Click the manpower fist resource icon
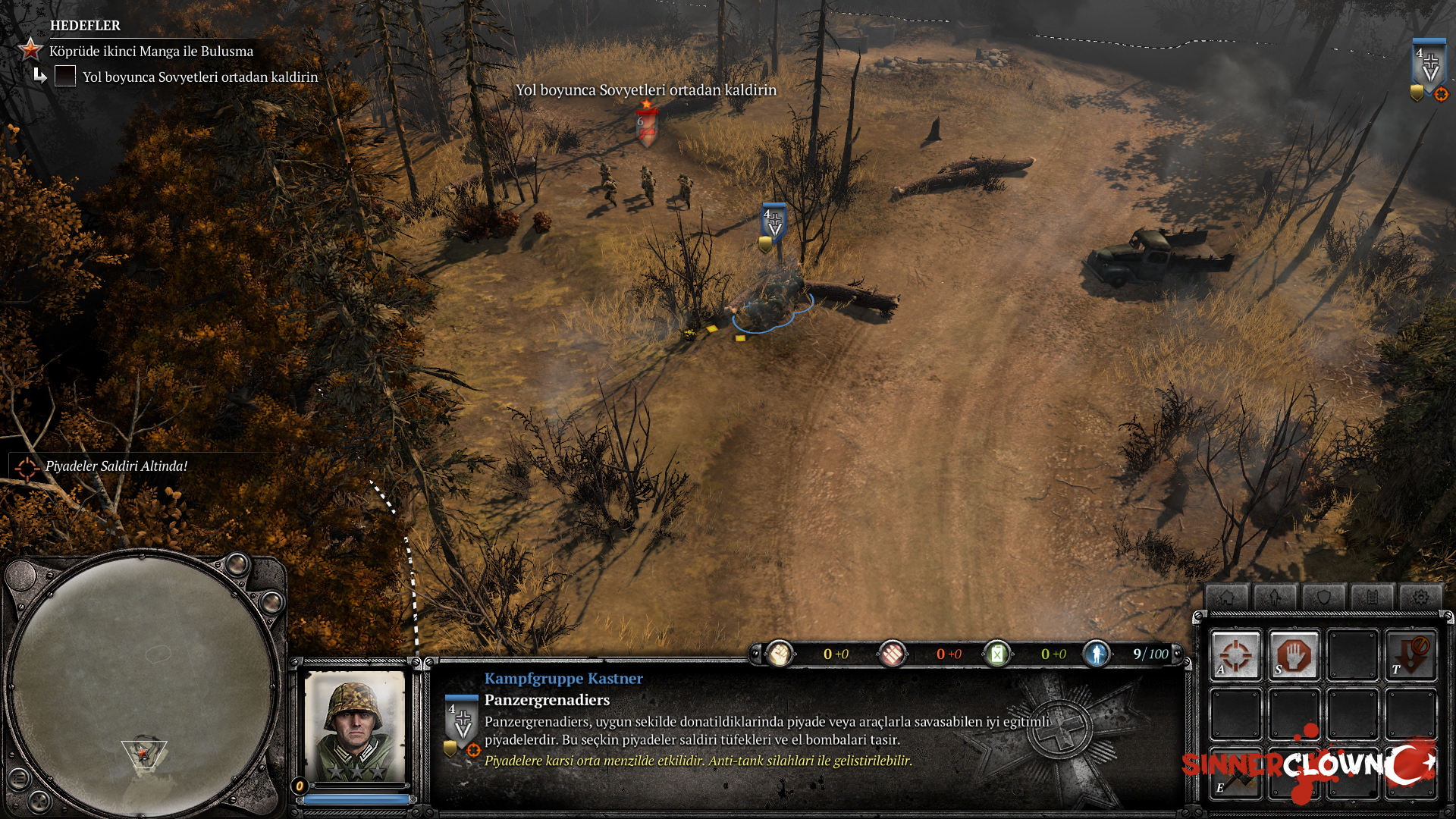The width and height of the screenshot is (1456, 819). click(x=779, y=654)
